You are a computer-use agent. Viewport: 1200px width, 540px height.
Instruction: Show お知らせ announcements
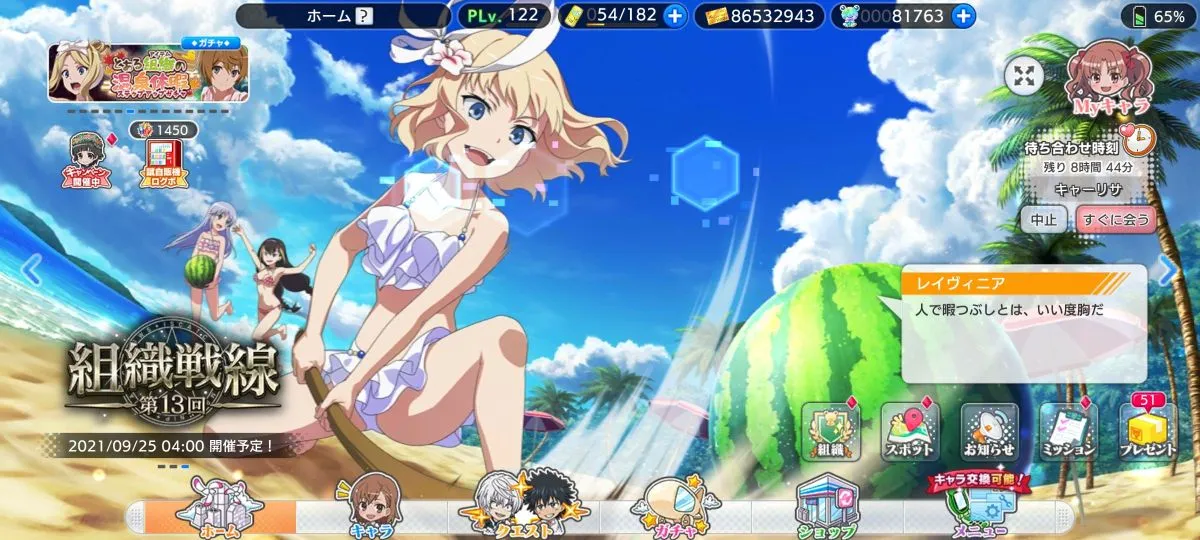pos(988,432)
